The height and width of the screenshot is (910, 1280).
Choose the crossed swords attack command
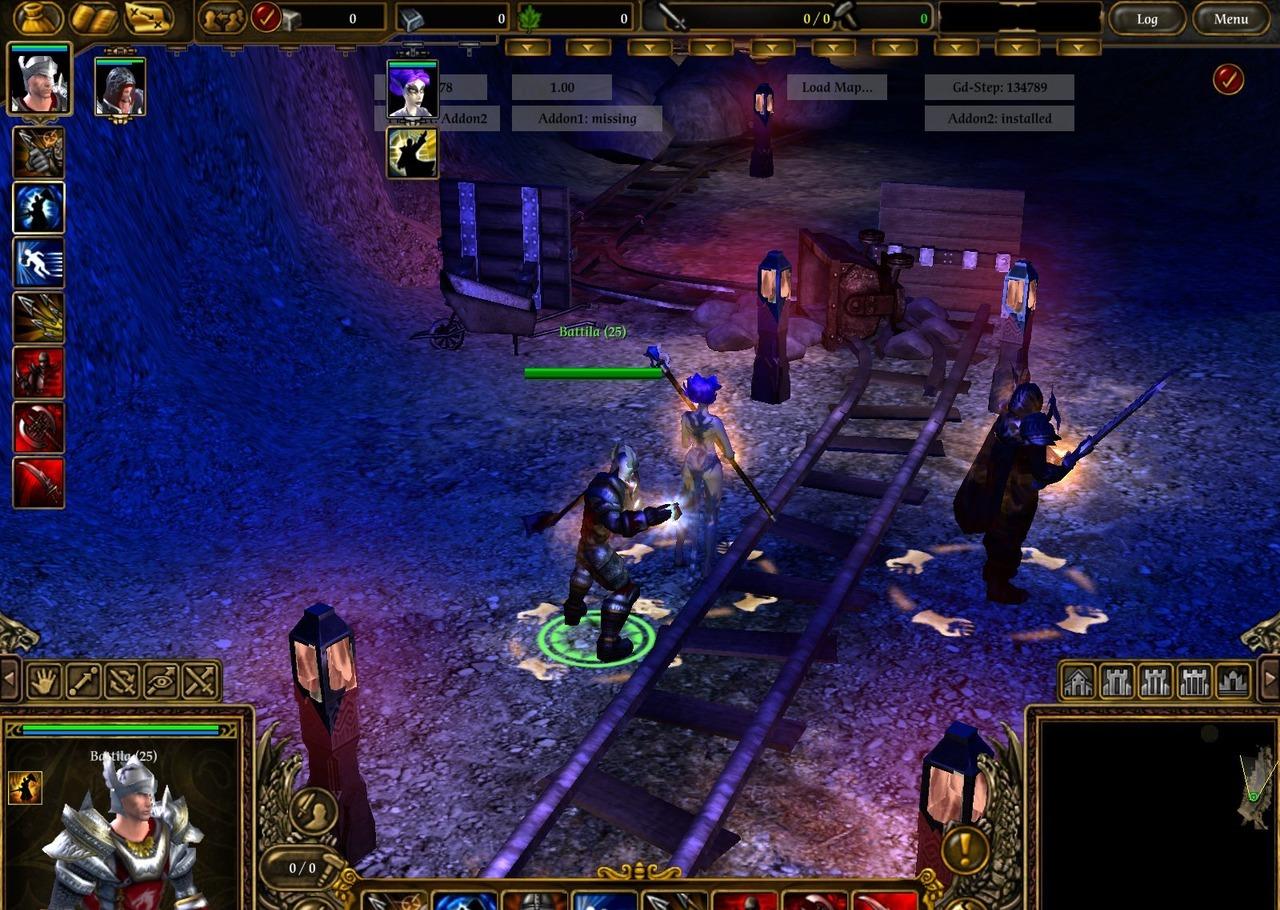coord(200,681)
